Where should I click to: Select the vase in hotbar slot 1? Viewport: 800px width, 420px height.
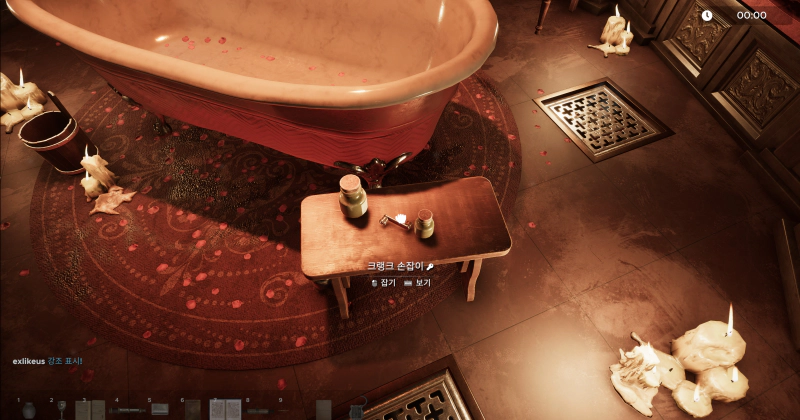pos(29,409)
